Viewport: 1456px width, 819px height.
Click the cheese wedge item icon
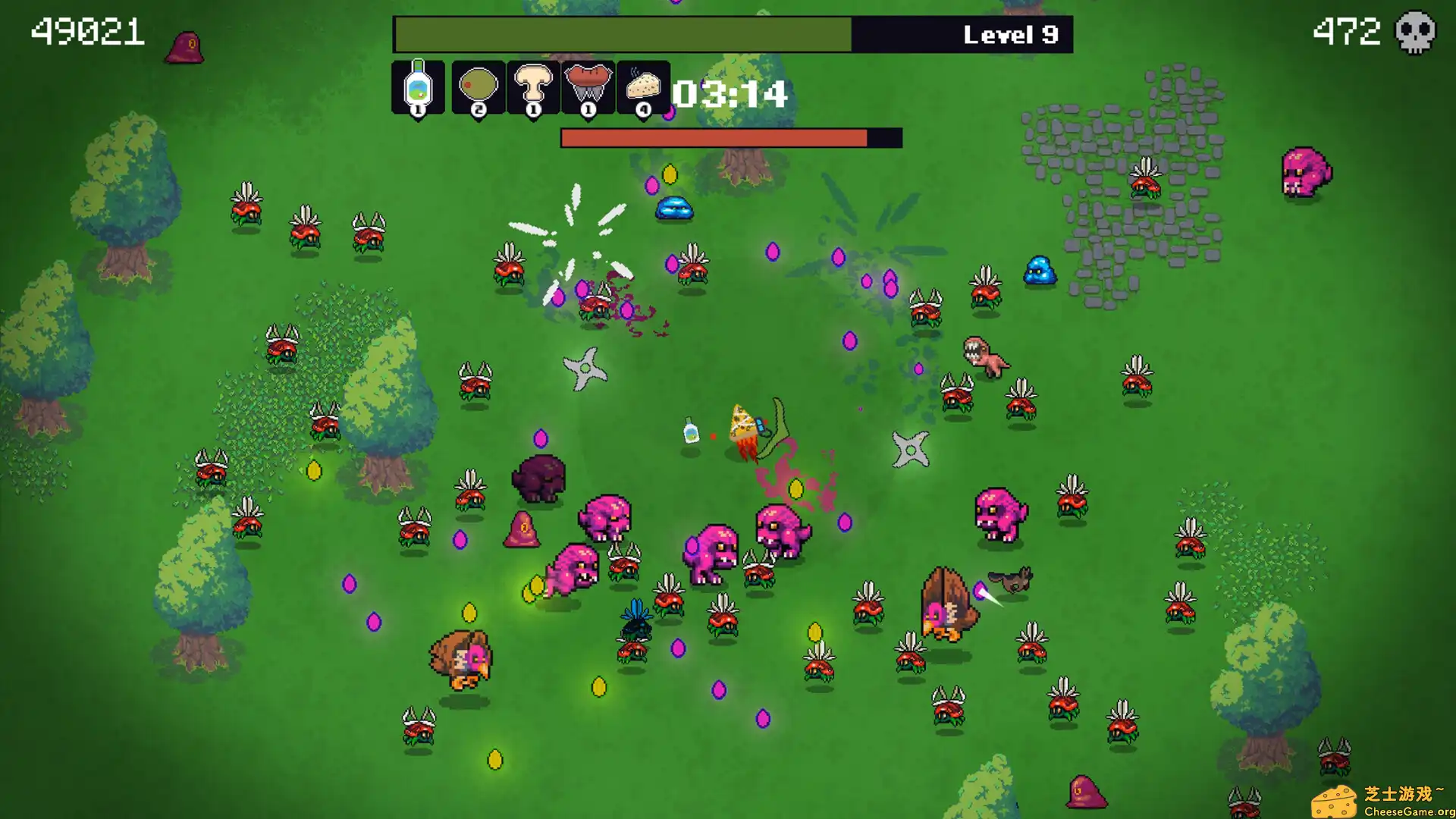pyautogui.click(x=643, y=87)
